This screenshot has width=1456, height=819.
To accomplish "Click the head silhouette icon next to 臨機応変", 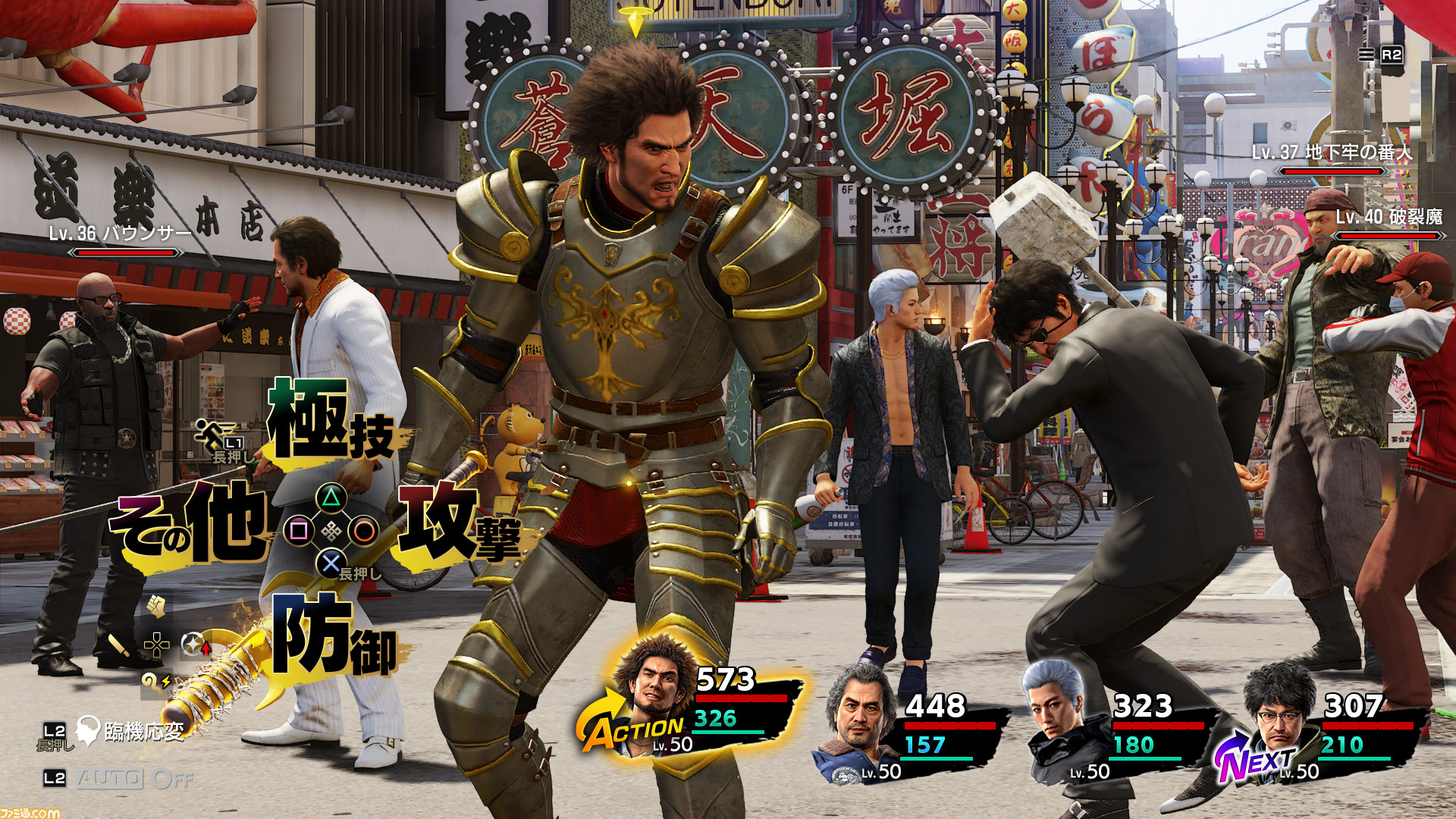I will click(89, 730).
